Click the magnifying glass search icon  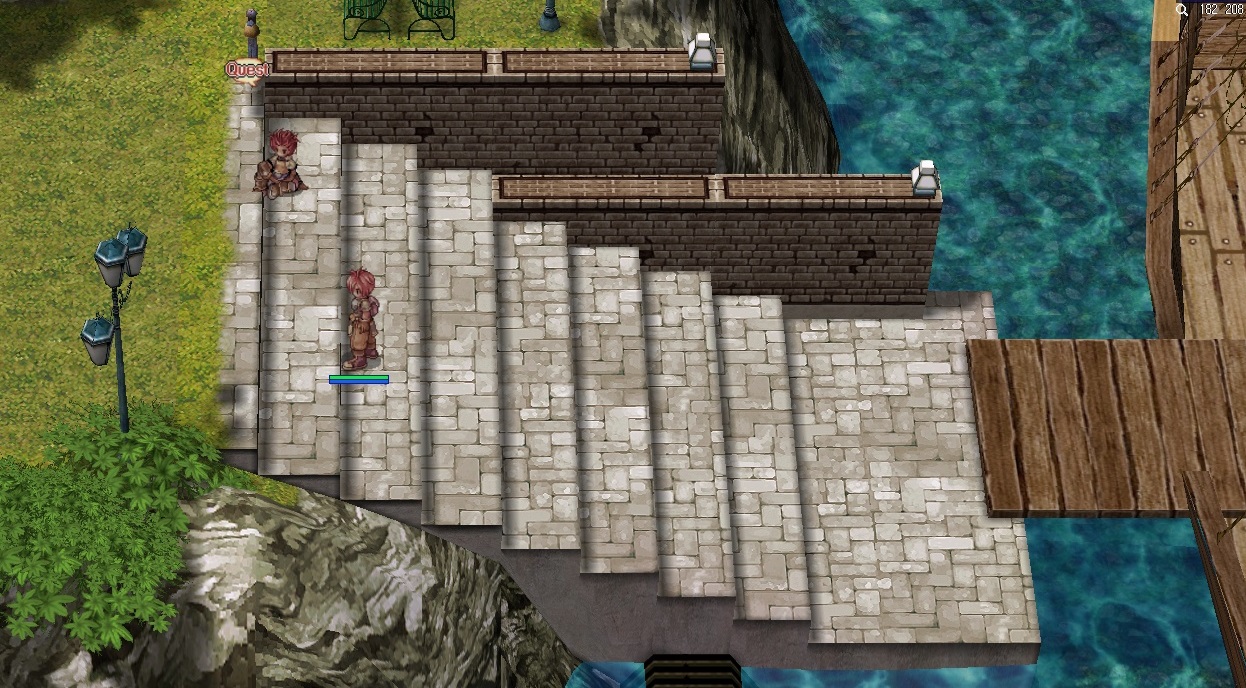(1182, 10)
